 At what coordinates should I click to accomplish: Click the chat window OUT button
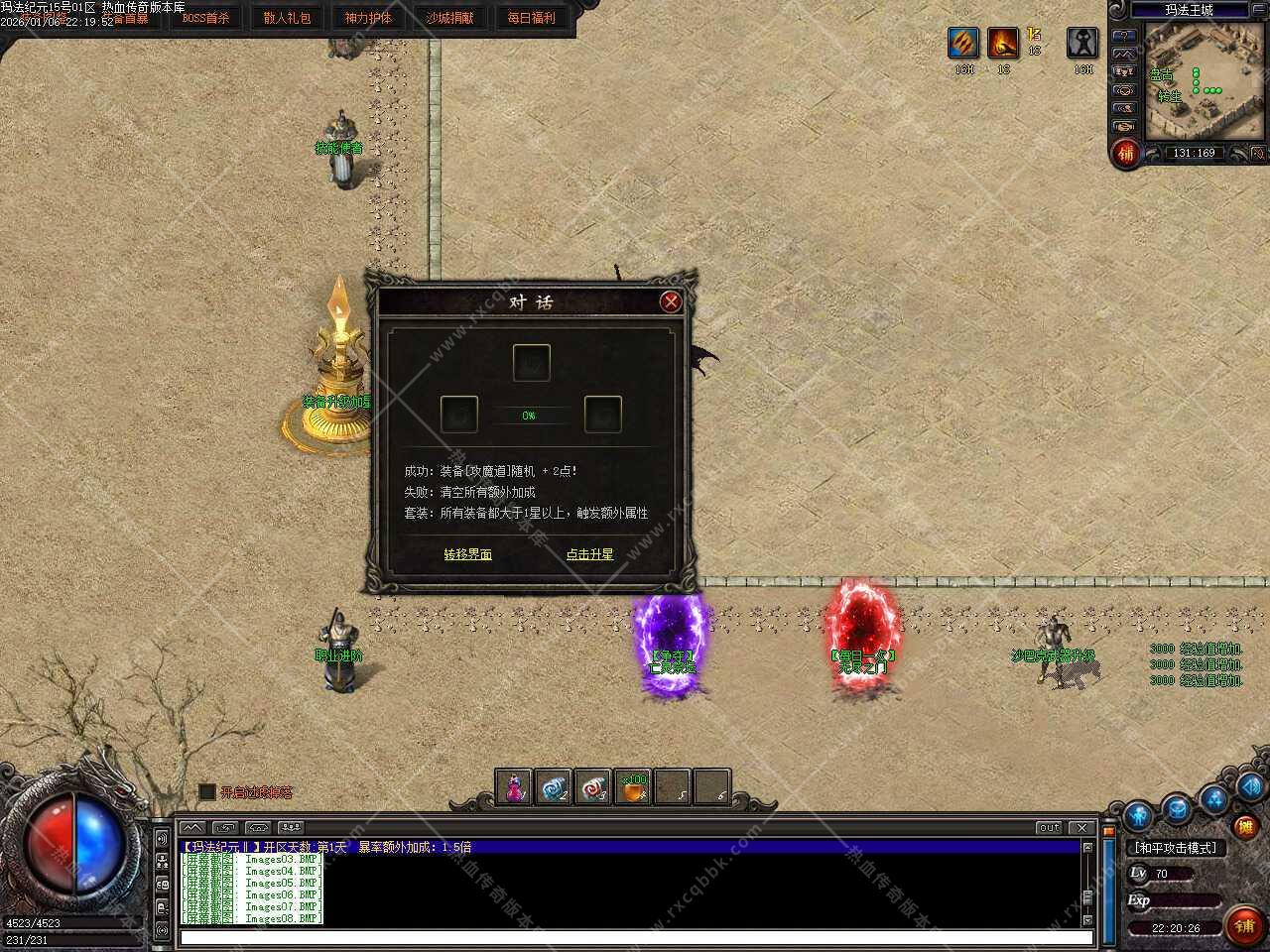point(1049,827)
